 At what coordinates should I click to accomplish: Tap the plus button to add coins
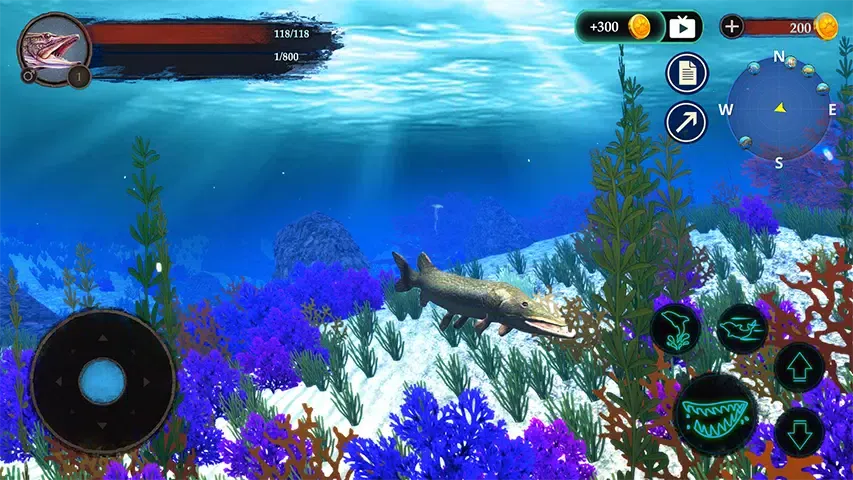[x=732, y=27]
